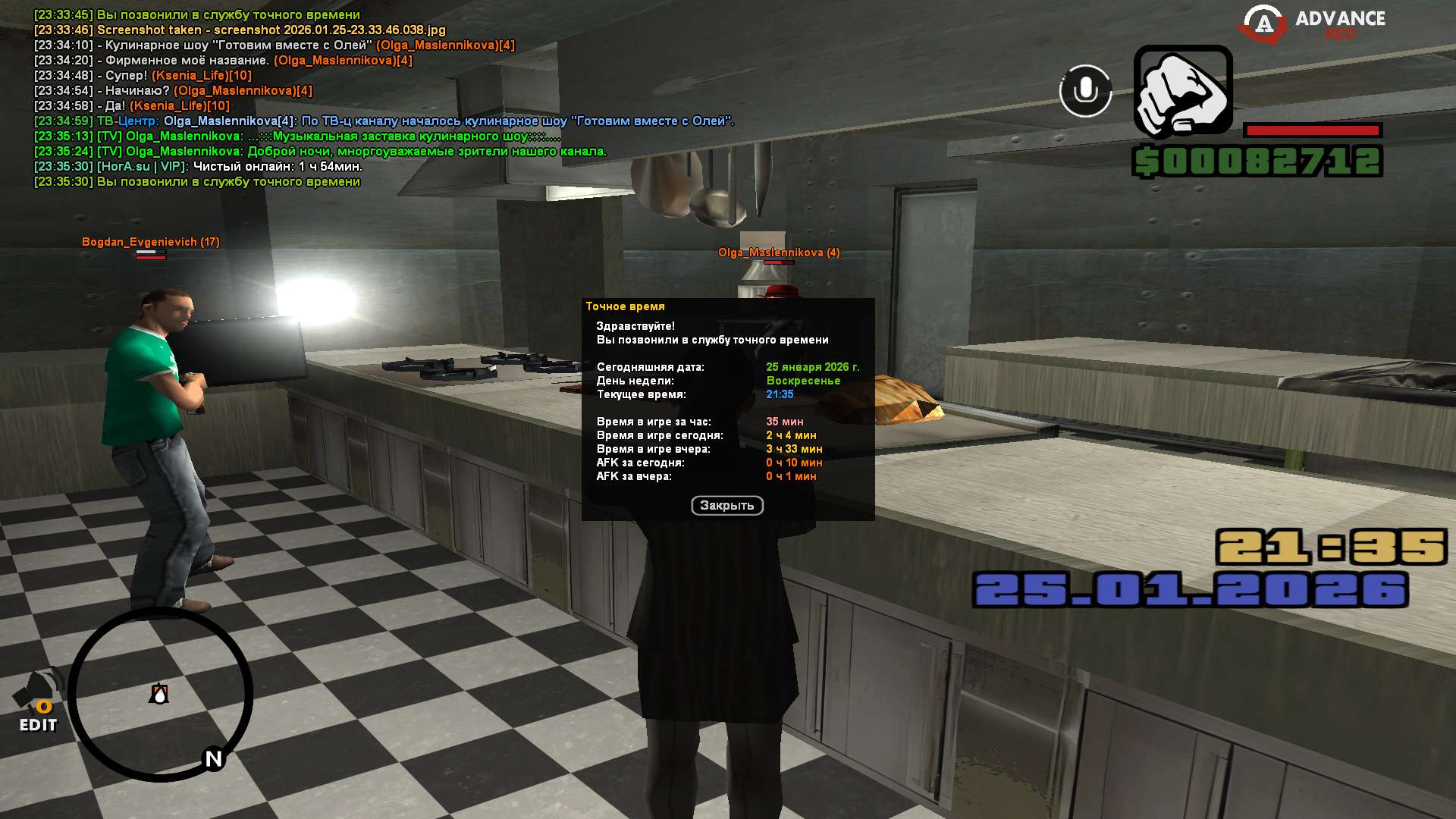Toggle the voice chat microphone icon
This screenshot has width=1456, height=819.
[x=1085, y=91]
